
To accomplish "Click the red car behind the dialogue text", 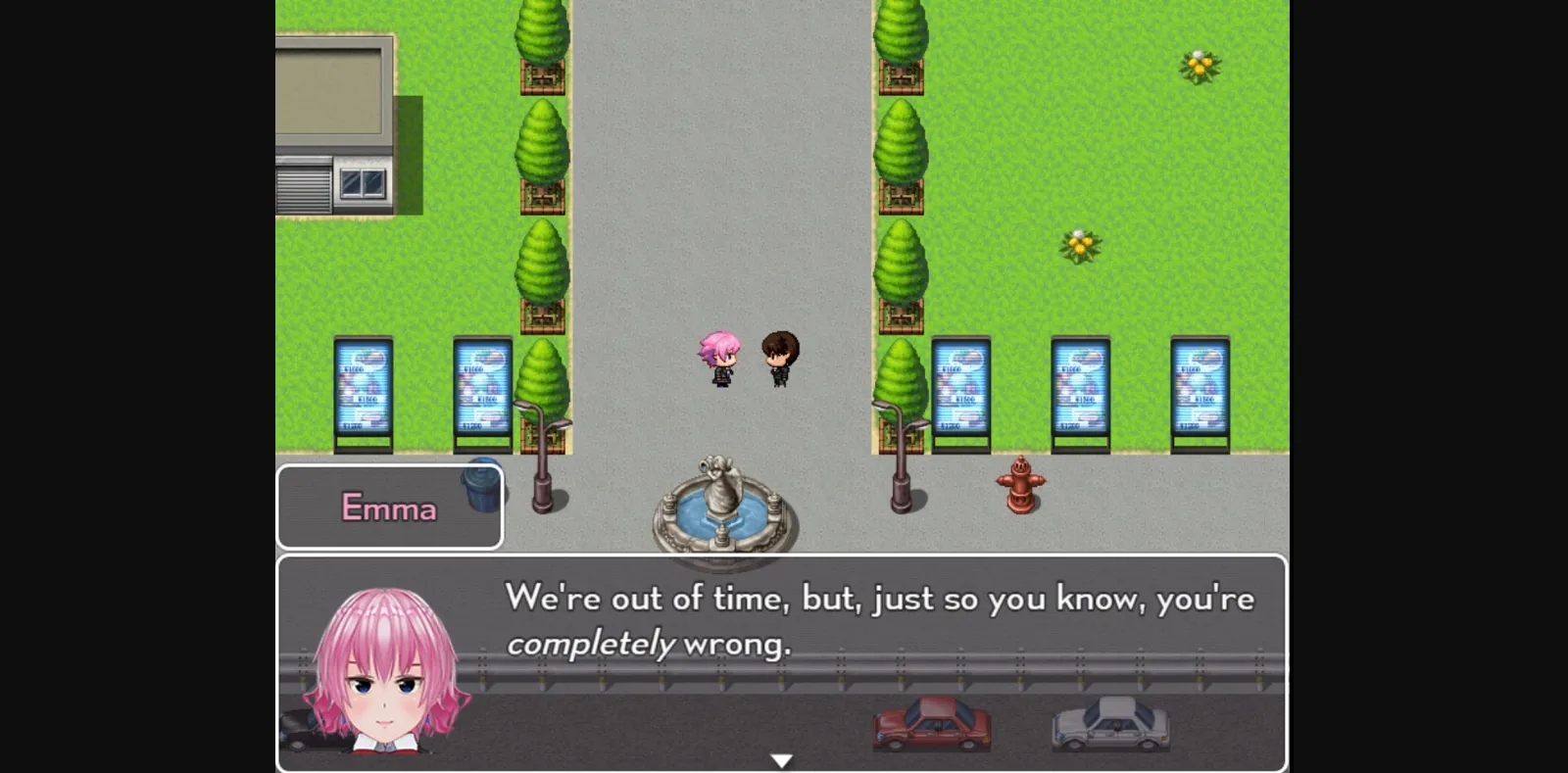I will point(931,725).
